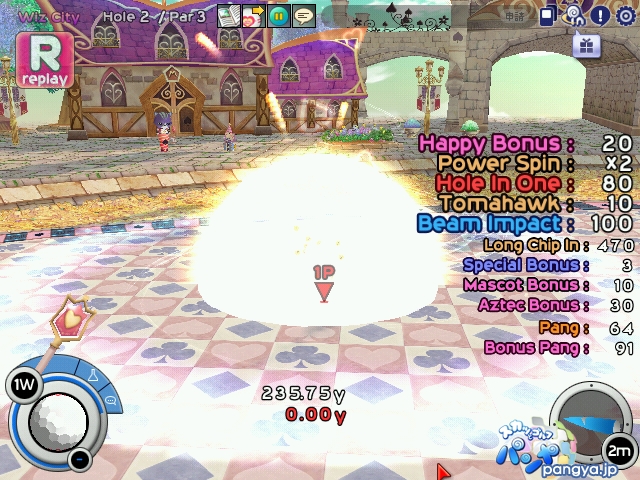Click the card icon beside the spiral
Screen dimensions: 640x480
click(x=549, y=15)
